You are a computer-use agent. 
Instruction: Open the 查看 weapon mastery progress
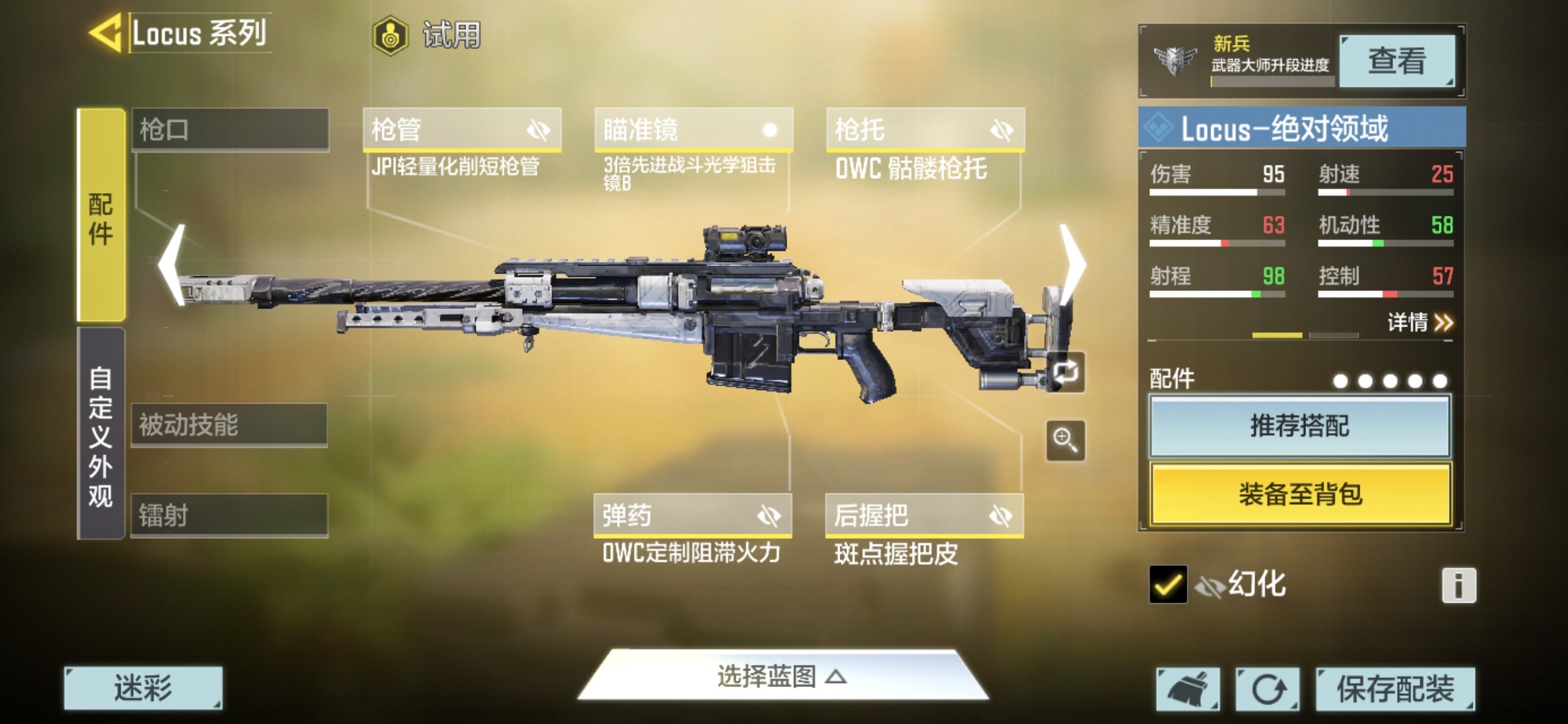(x=1396, y=61)
